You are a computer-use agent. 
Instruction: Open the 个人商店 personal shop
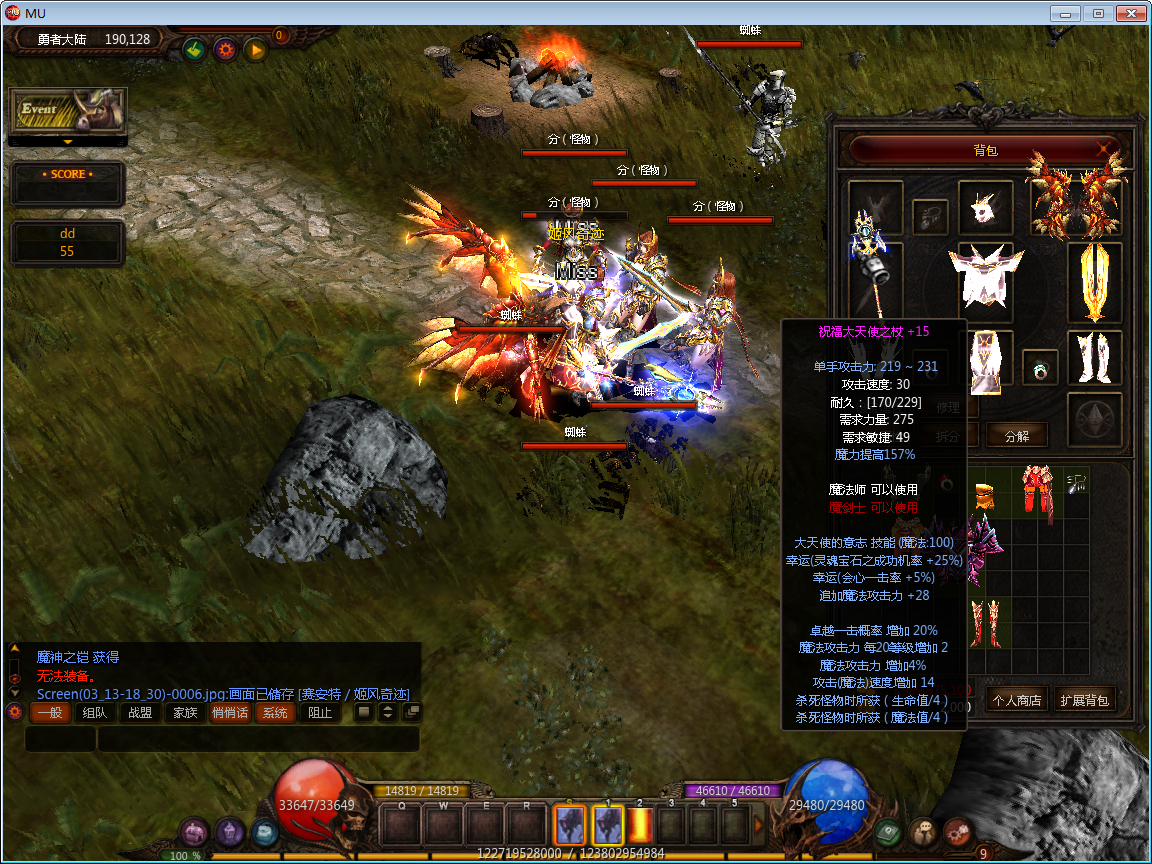pos(1015,700)
